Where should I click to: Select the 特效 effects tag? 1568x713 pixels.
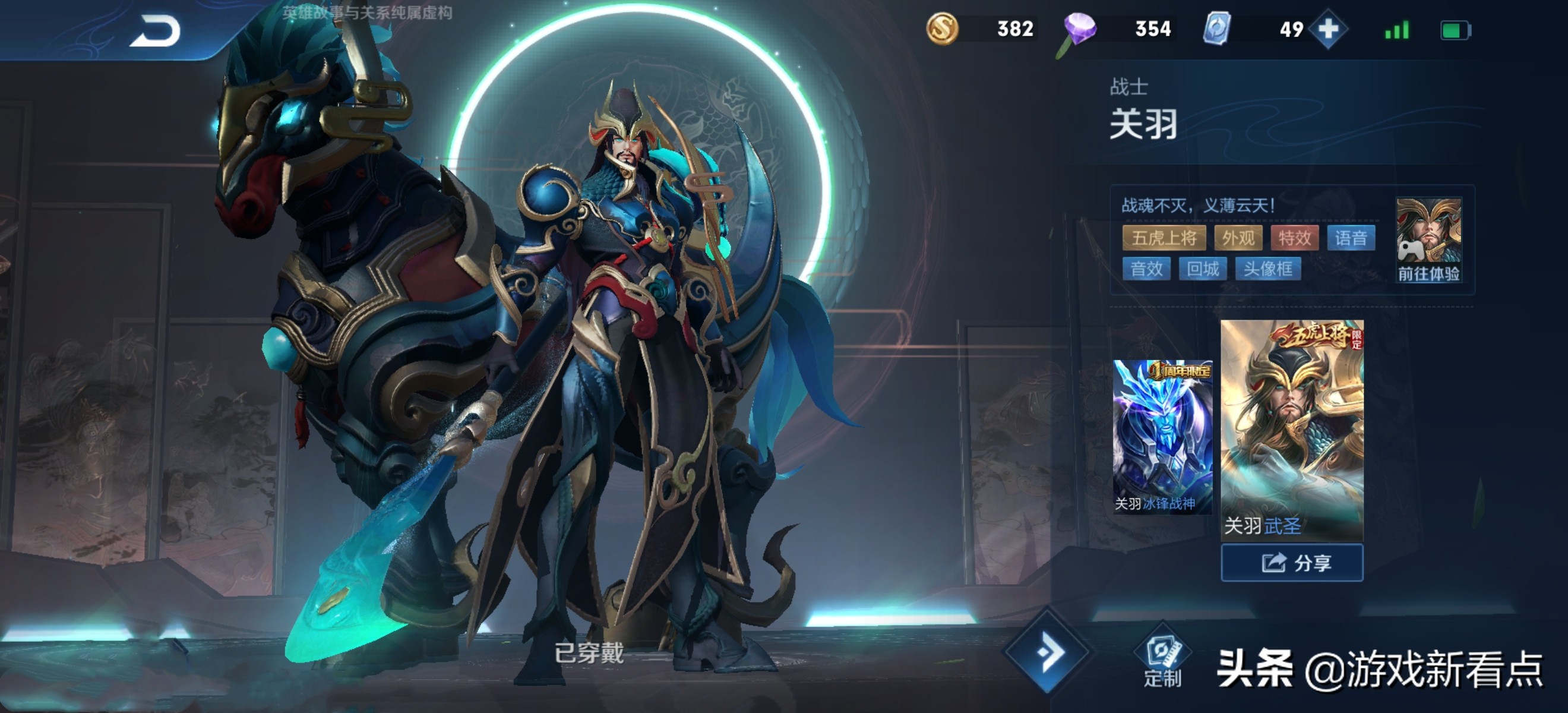1294,238
